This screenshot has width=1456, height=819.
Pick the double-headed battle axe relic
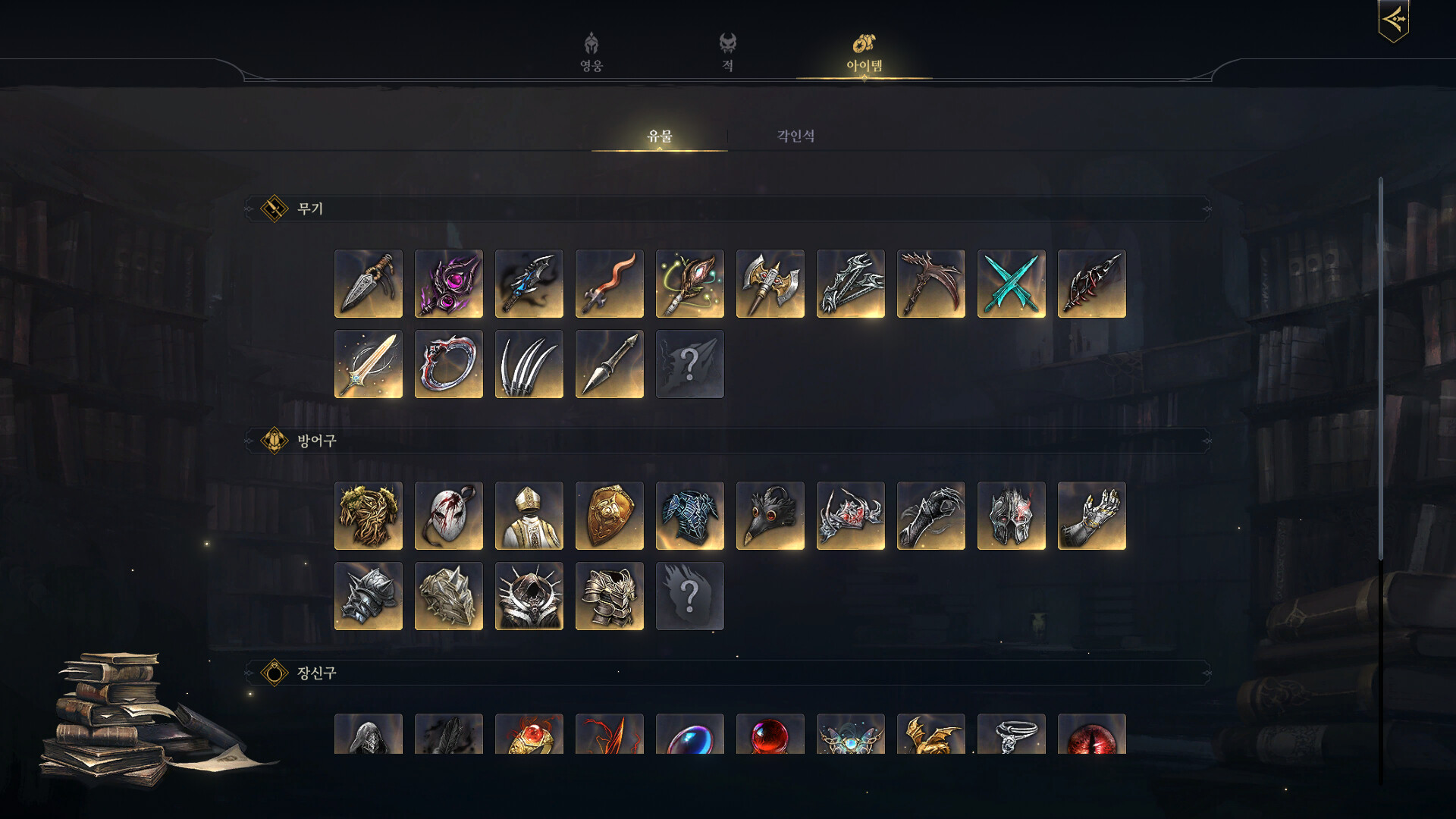[770, 284]
